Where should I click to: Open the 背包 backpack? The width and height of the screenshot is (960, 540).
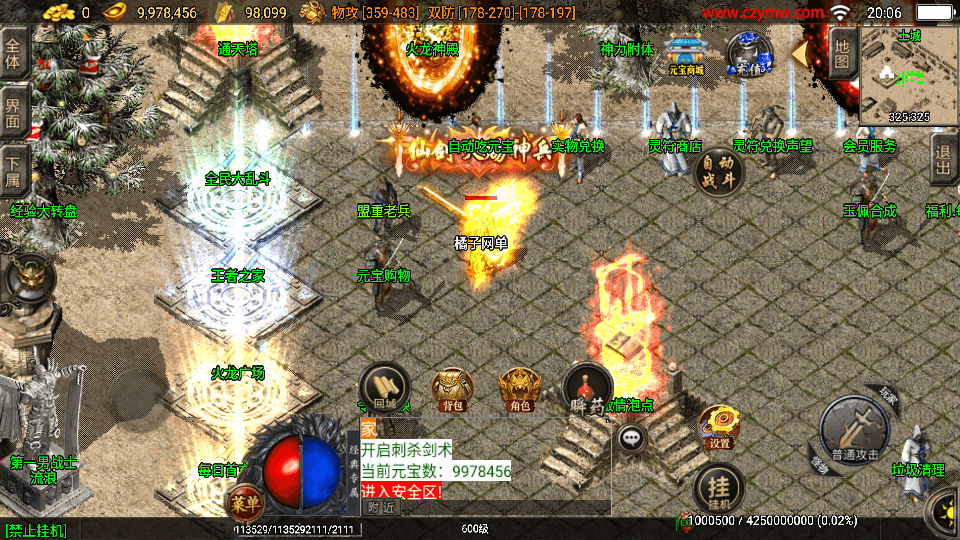click(x=452, y=388)
